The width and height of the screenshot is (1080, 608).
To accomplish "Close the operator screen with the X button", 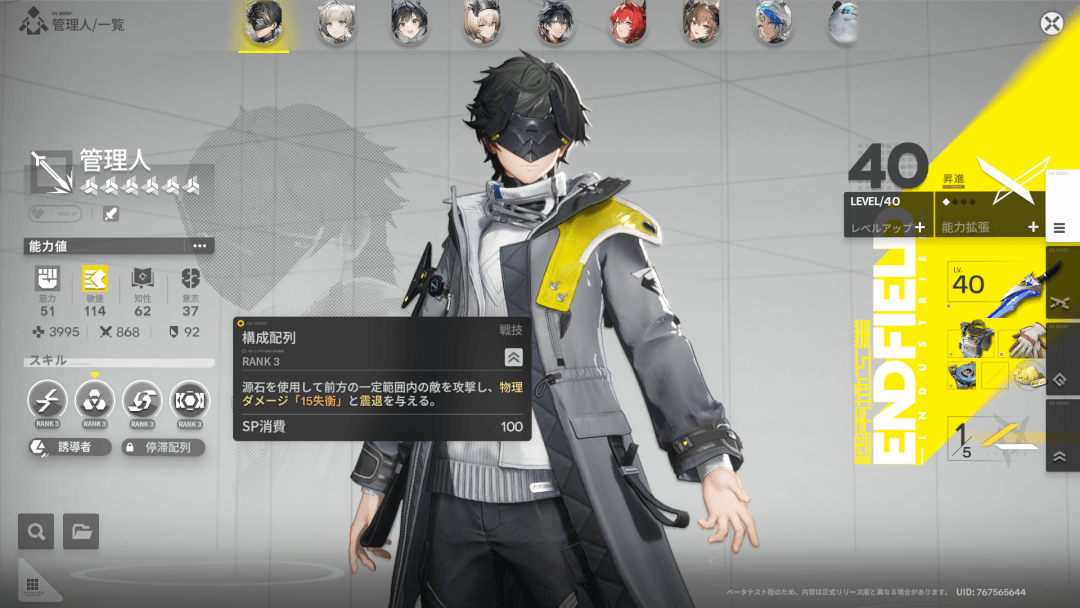I will point(1051,24).
